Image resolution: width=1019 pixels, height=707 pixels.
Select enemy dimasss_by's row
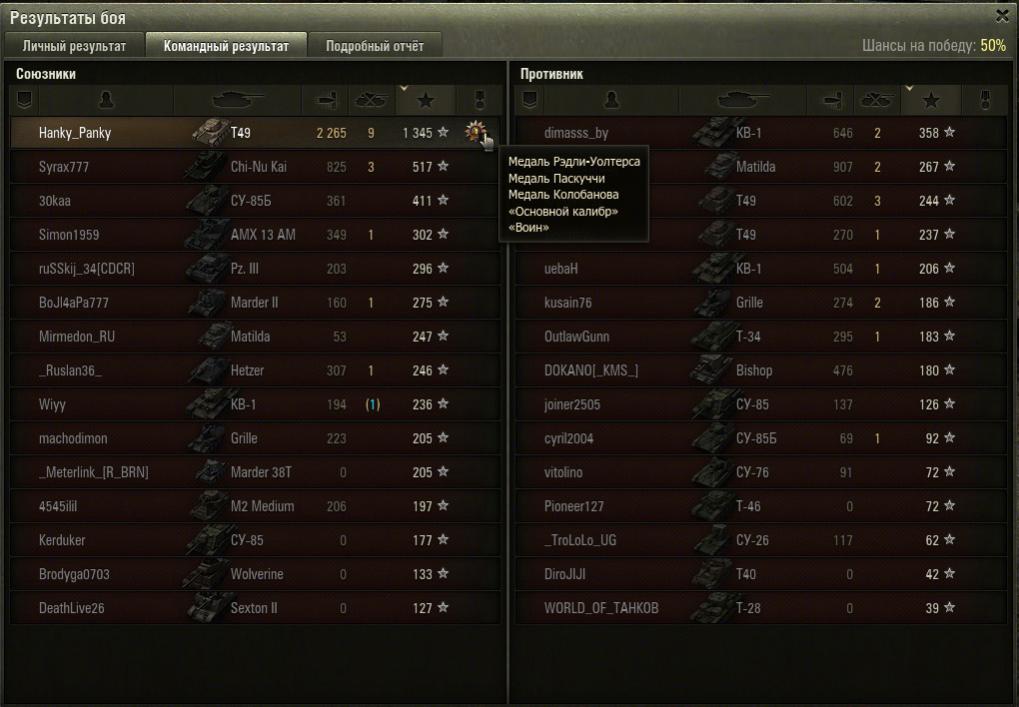(576, 133)
